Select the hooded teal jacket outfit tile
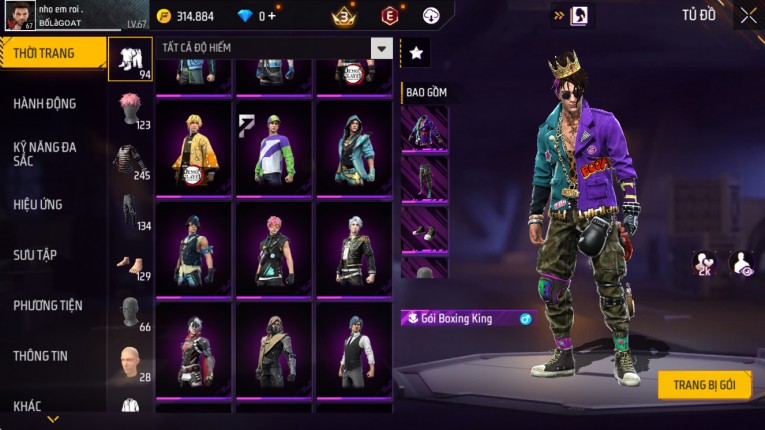 353,148
